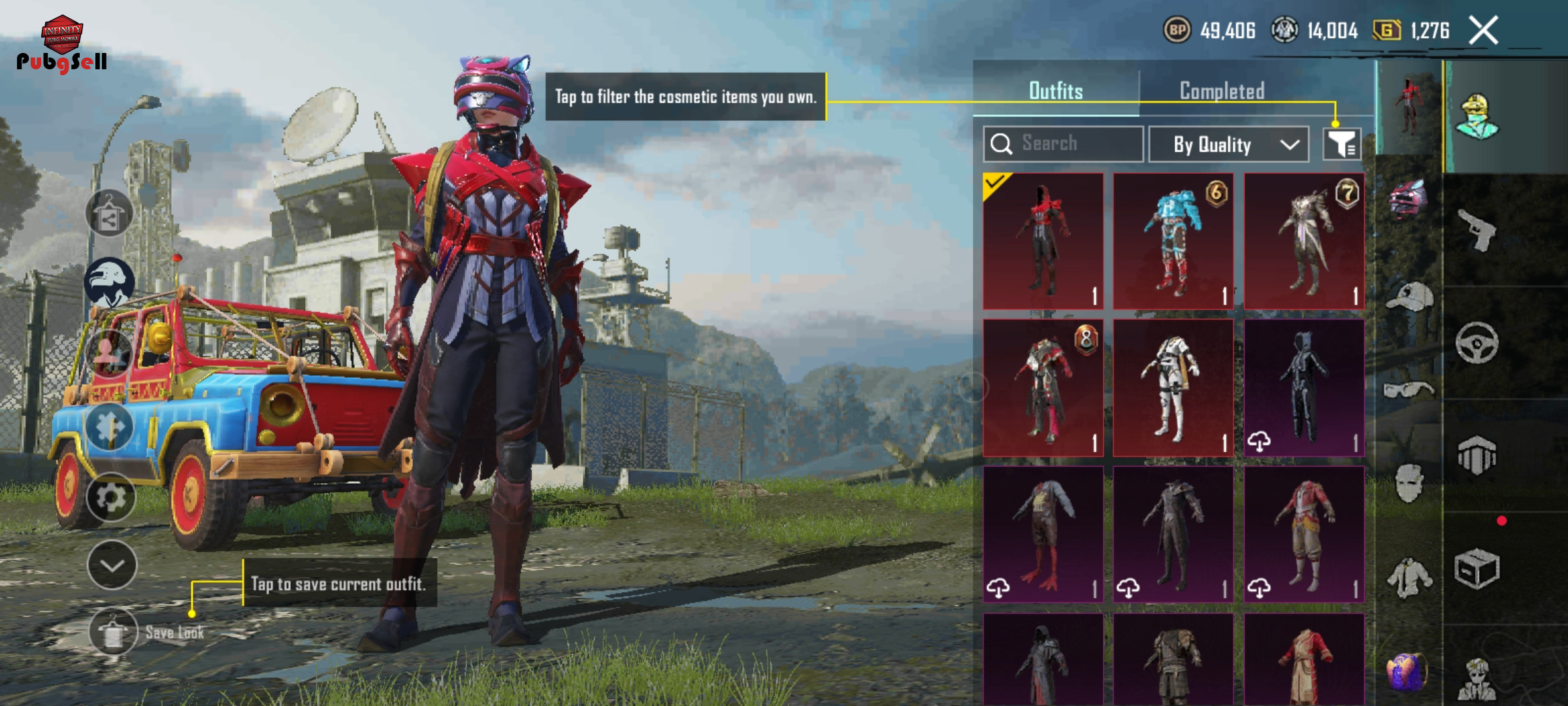The height and width of the screenshot is (706, 1568).
Task: Collapse the side buttons with down arrow
Action: [112, 565]
